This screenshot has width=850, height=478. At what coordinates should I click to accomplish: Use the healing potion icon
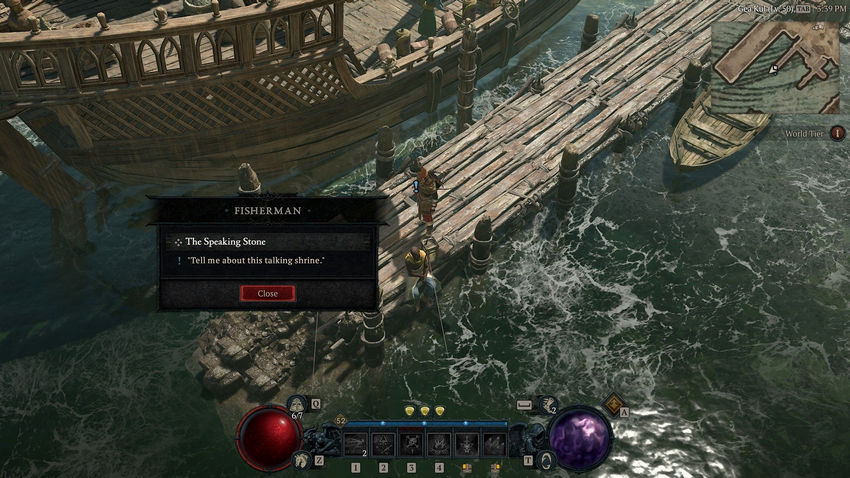[296, 405]
